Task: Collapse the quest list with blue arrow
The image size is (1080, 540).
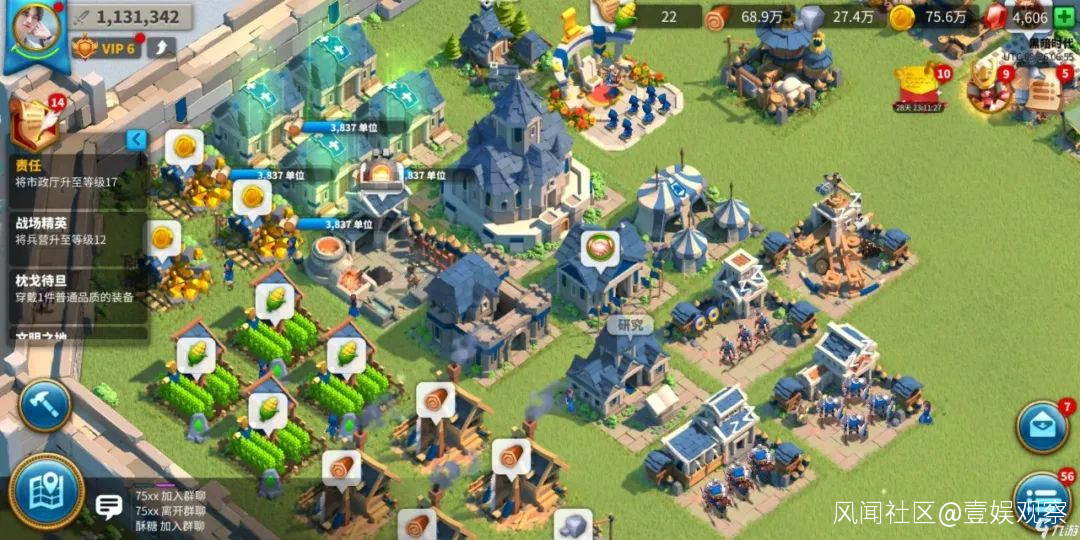Action: 136,140
